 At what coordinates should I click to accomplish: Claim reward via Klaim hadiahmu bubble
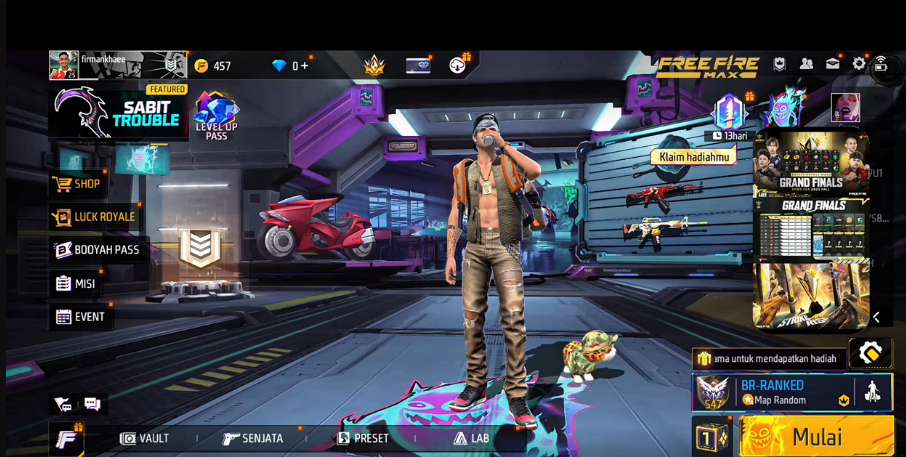693,157
